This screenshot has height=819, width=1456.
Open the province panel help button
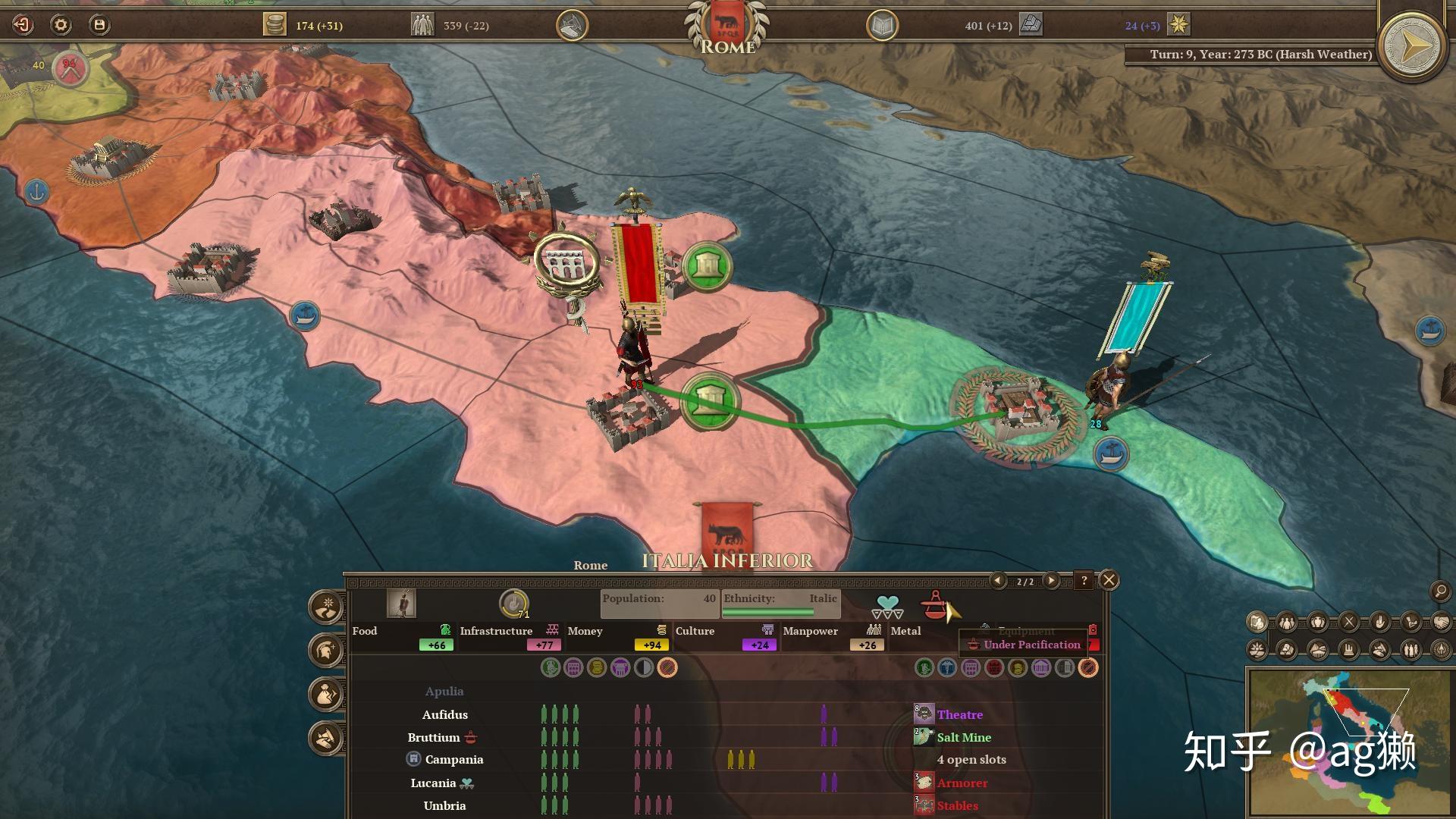click(x=1084, y=581)
